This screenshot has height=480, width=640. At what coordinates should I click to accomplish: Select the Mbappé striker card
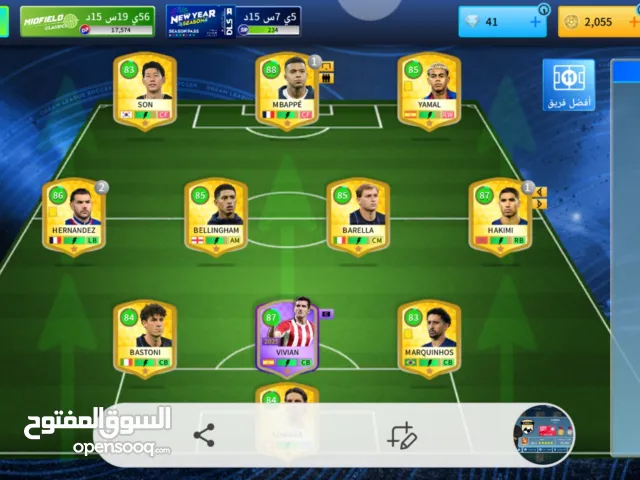pos(288,90)
